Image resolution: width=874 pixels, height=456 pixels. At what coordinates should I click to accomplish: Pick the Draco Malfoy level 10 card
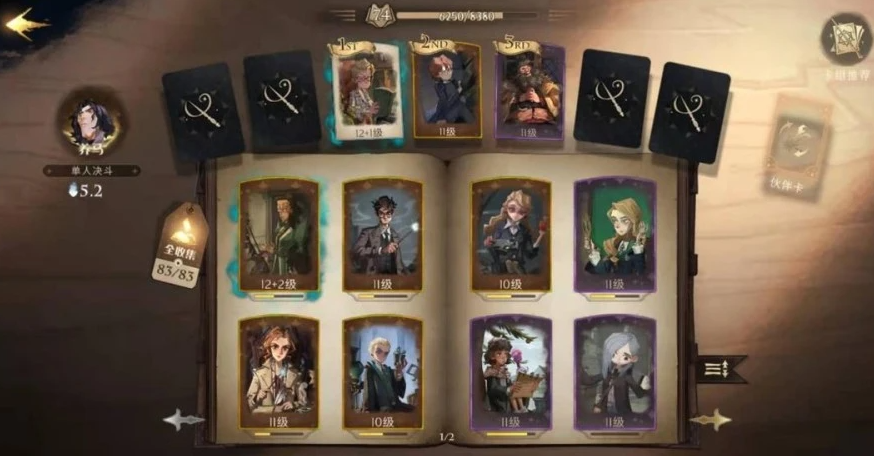[x=382, y=372]
